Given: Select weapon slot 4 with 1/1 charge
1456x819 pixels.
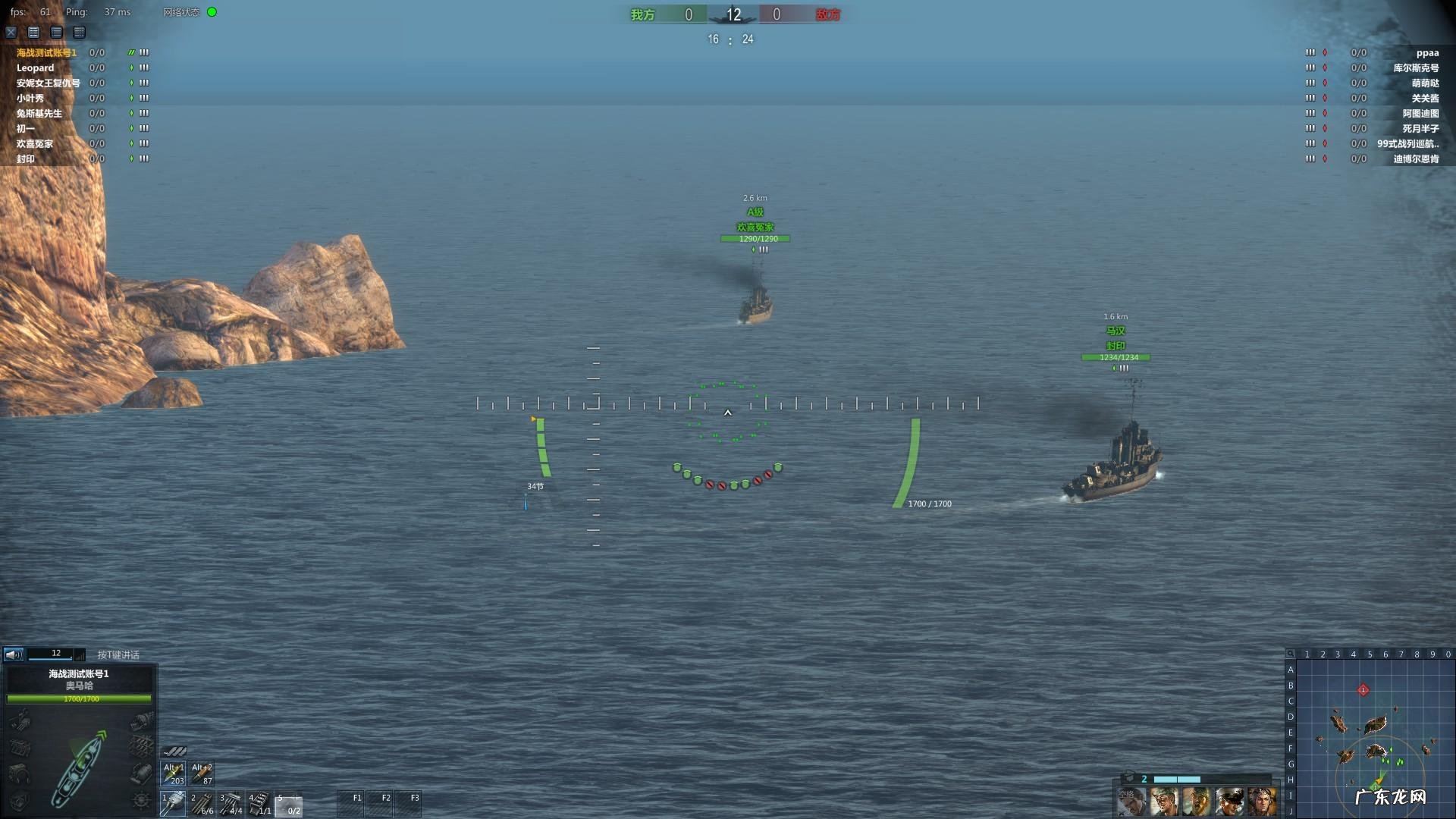Looking at the screenshot, I should pos(259,803).
